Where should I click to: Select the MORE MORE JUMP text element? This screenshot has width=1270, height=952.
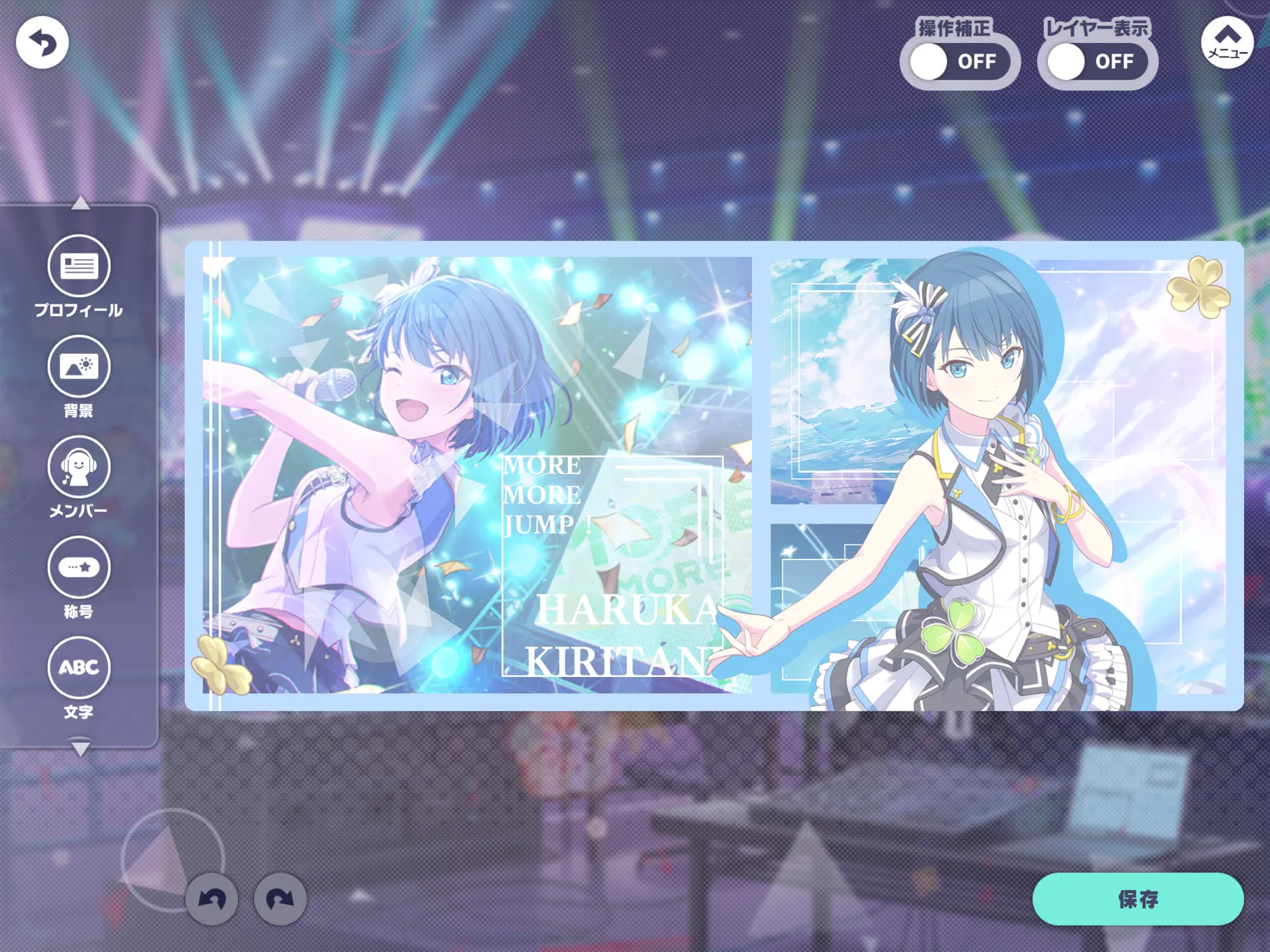tap(543, 495)
